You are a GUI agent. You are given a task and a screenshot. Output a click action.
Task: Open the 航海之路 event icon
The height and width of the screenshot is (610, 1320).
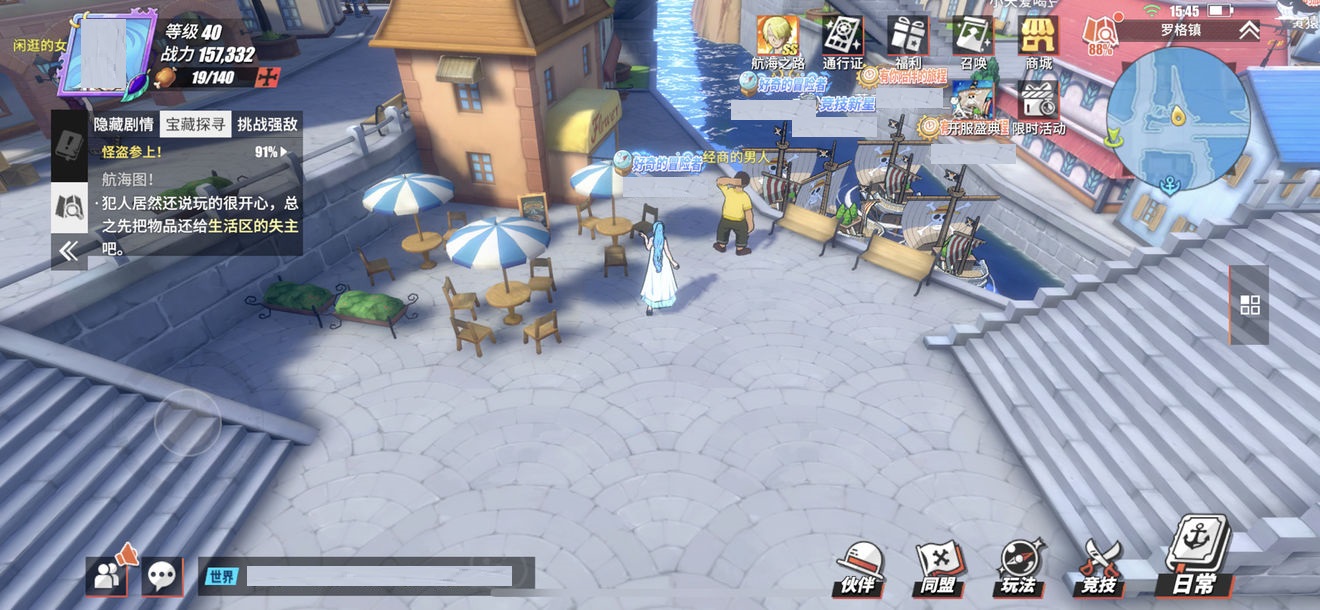pyautogui.click(x=777, y=38)
